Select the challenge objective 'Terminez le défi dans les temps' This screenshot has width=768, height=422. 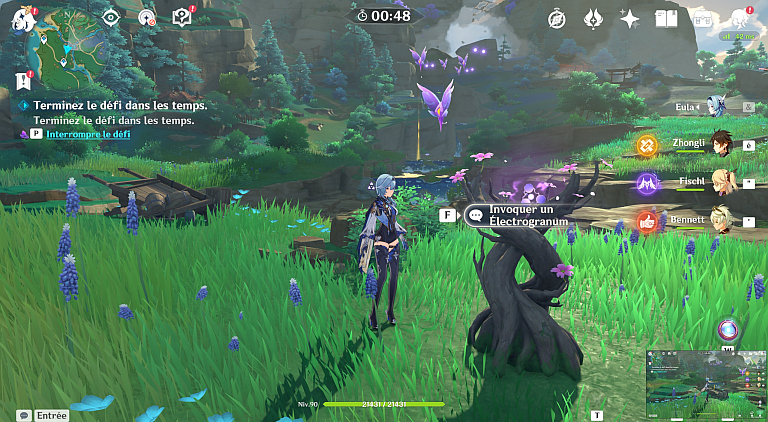[120, 105]
